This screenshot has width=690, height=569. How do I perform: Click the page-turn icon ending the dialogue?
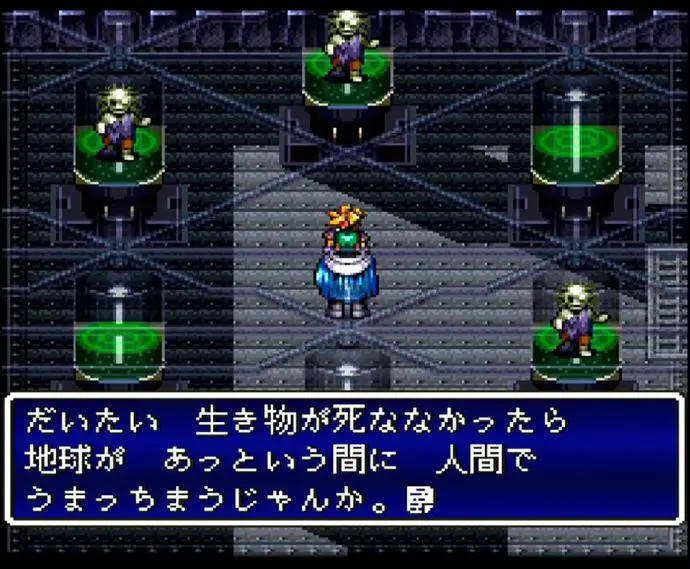pyautogui.click(x=420, y=495)
